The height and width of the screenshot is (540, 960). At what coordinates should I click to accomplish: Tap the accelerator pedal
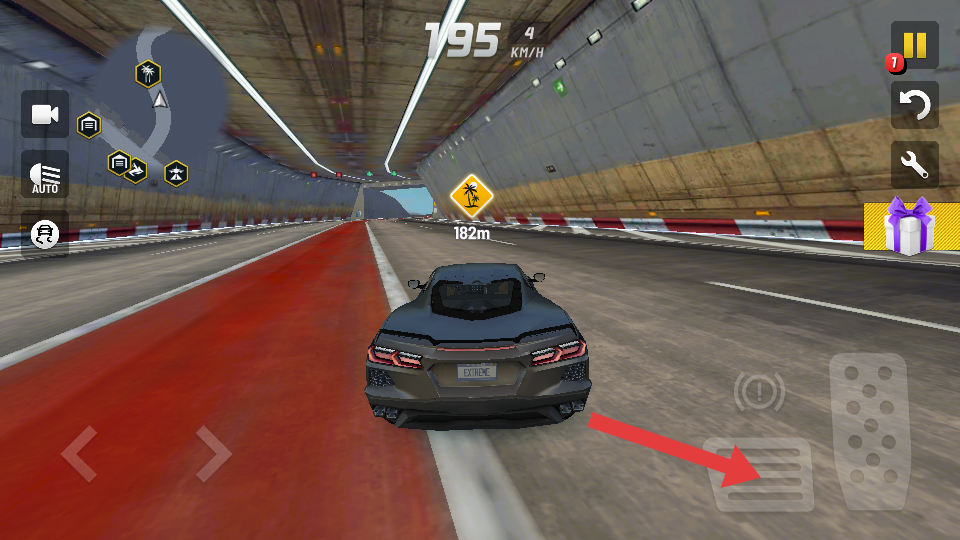pyautogui.click(x=868, y=431)
